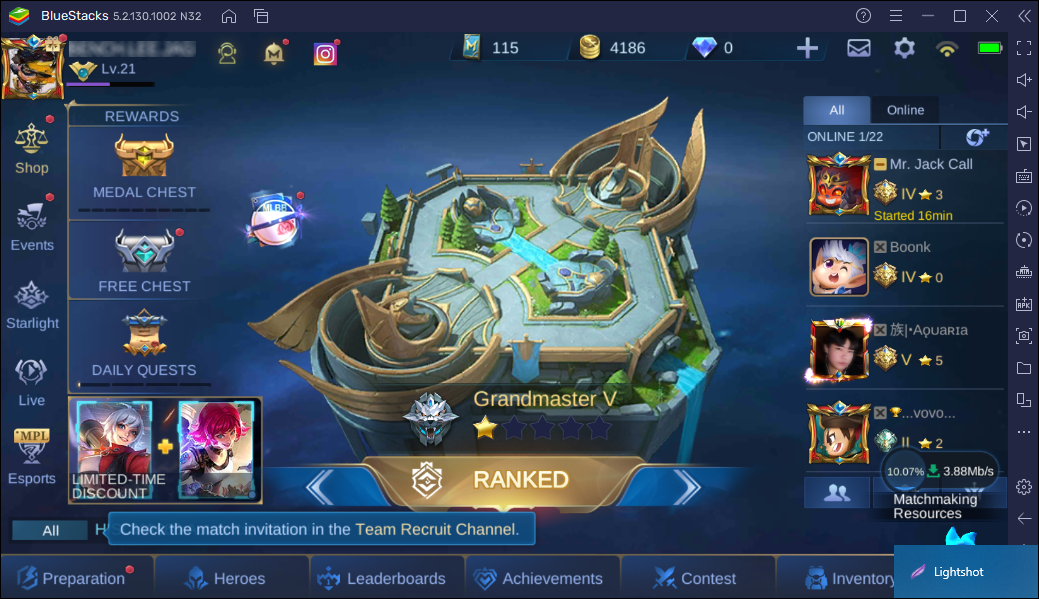Image resolution: width=1039 pixels, height=599 pixels.
Task: Open the Achievements page
Action: (539, 578)
